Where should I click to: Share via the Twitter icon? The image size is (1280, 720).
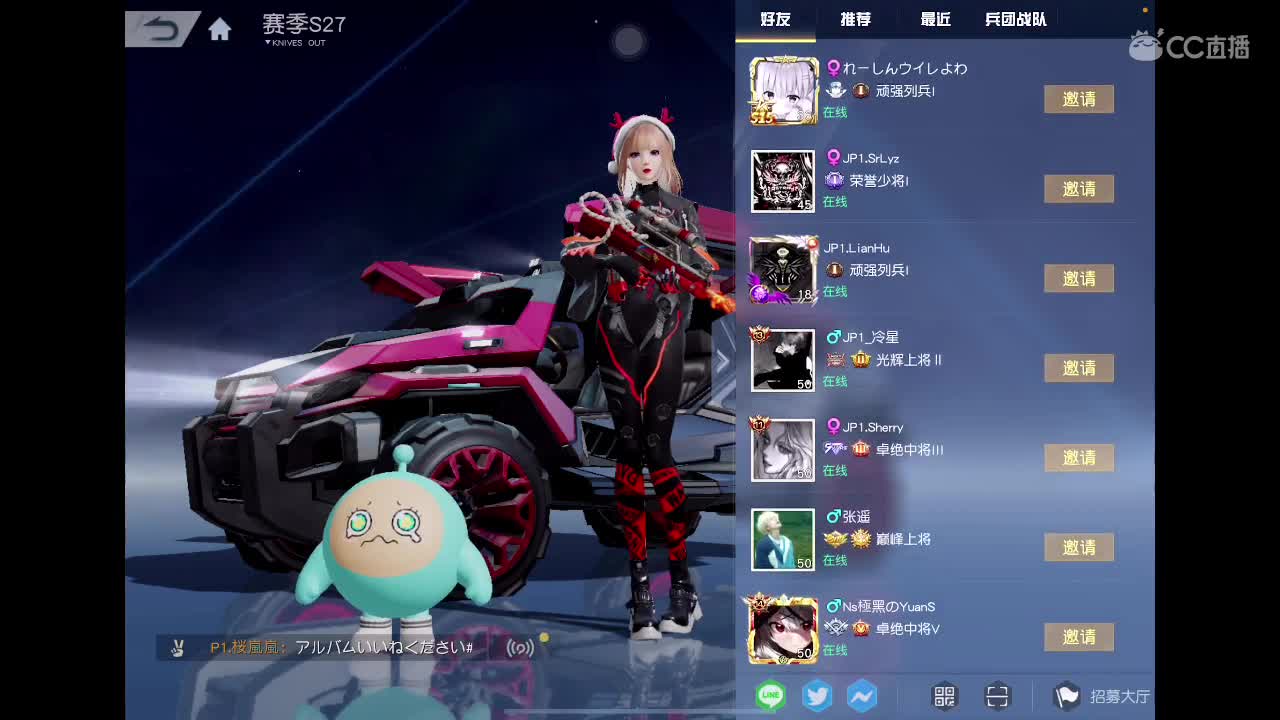click(816, 695)
